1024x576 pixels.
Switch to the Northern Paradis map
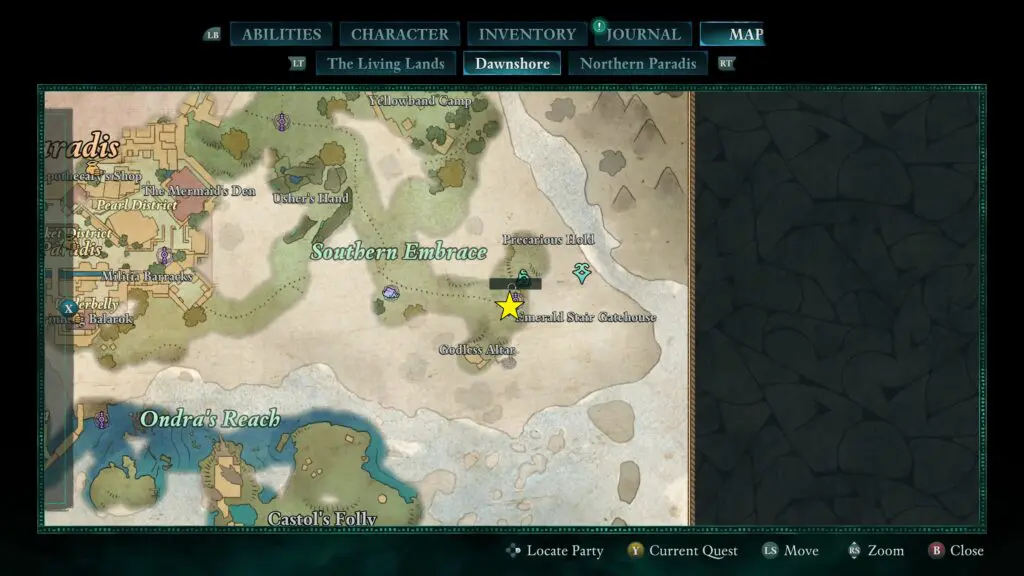pos(638,64)
